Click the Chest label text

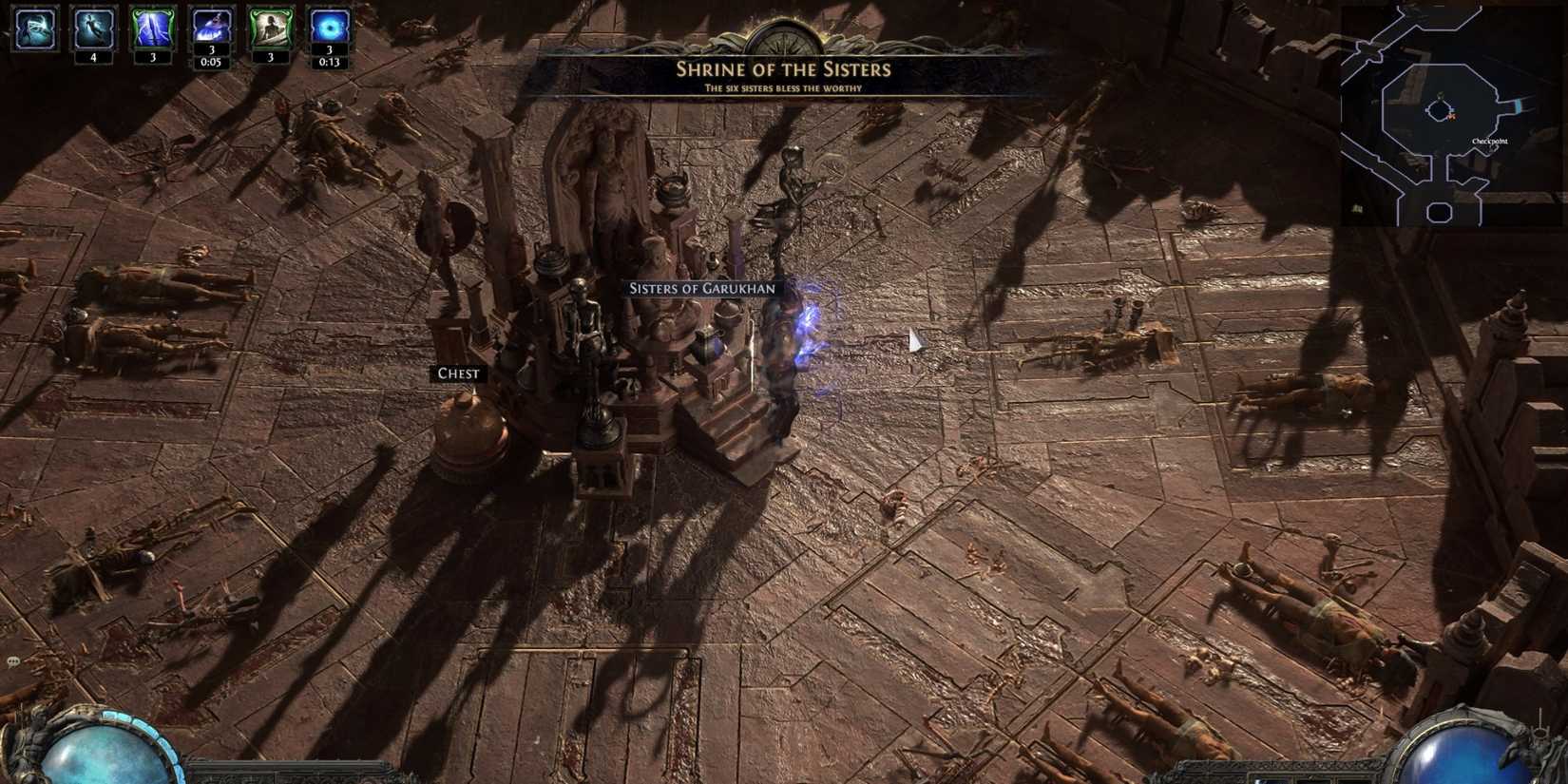(x=459, y=373)
